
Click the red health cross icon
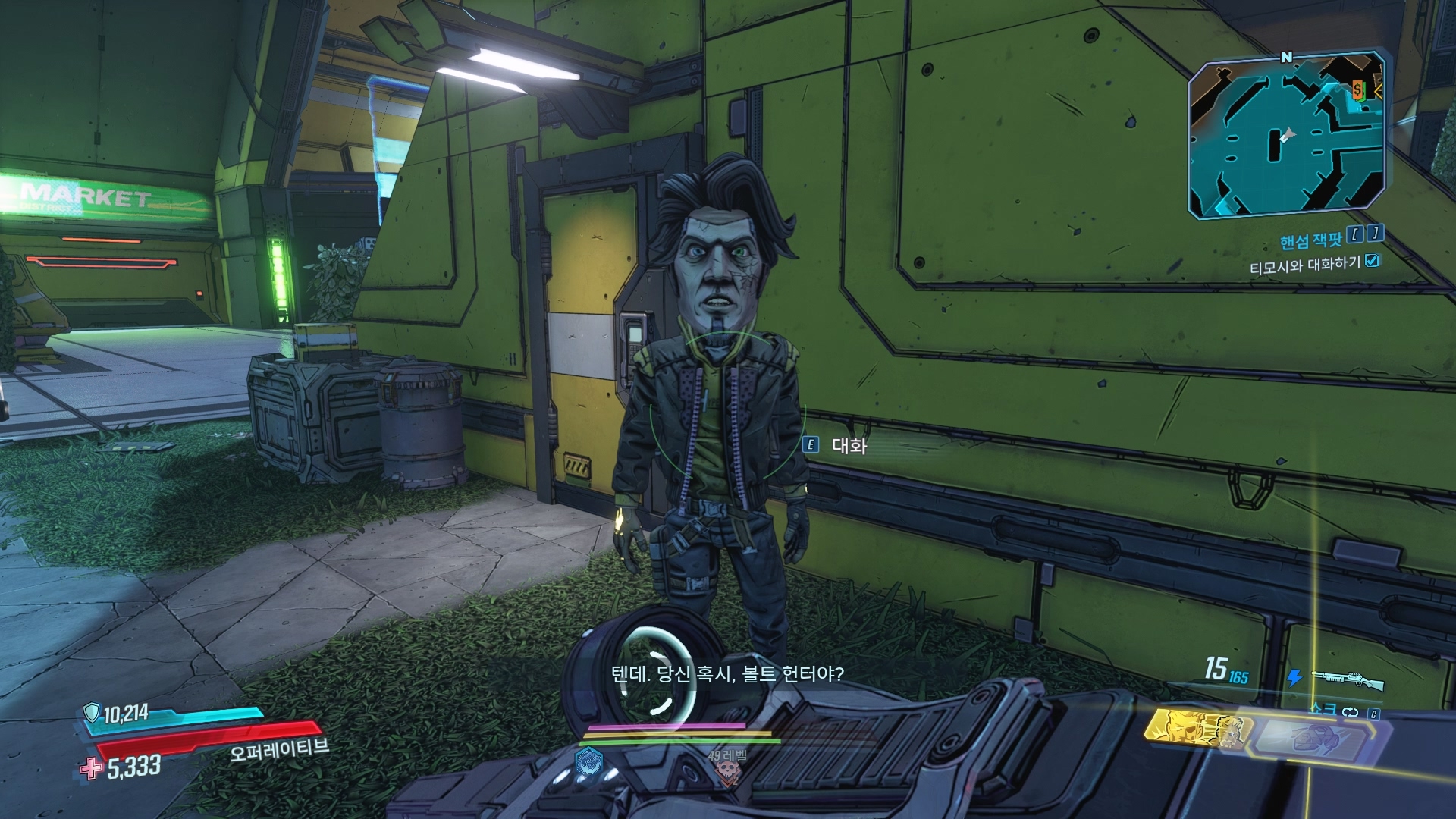click(x=92, y=768)
